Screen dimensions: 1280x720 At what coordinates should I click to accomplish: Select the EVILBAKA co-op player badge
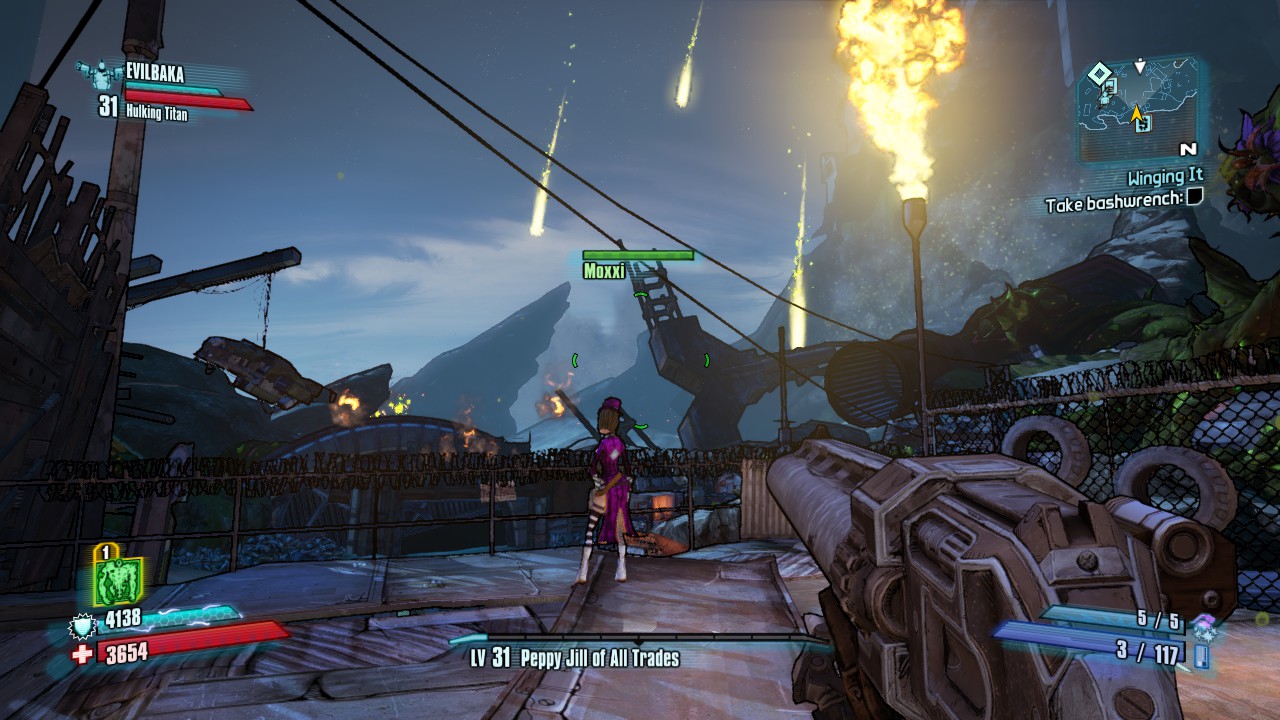(x=97, y=71)
